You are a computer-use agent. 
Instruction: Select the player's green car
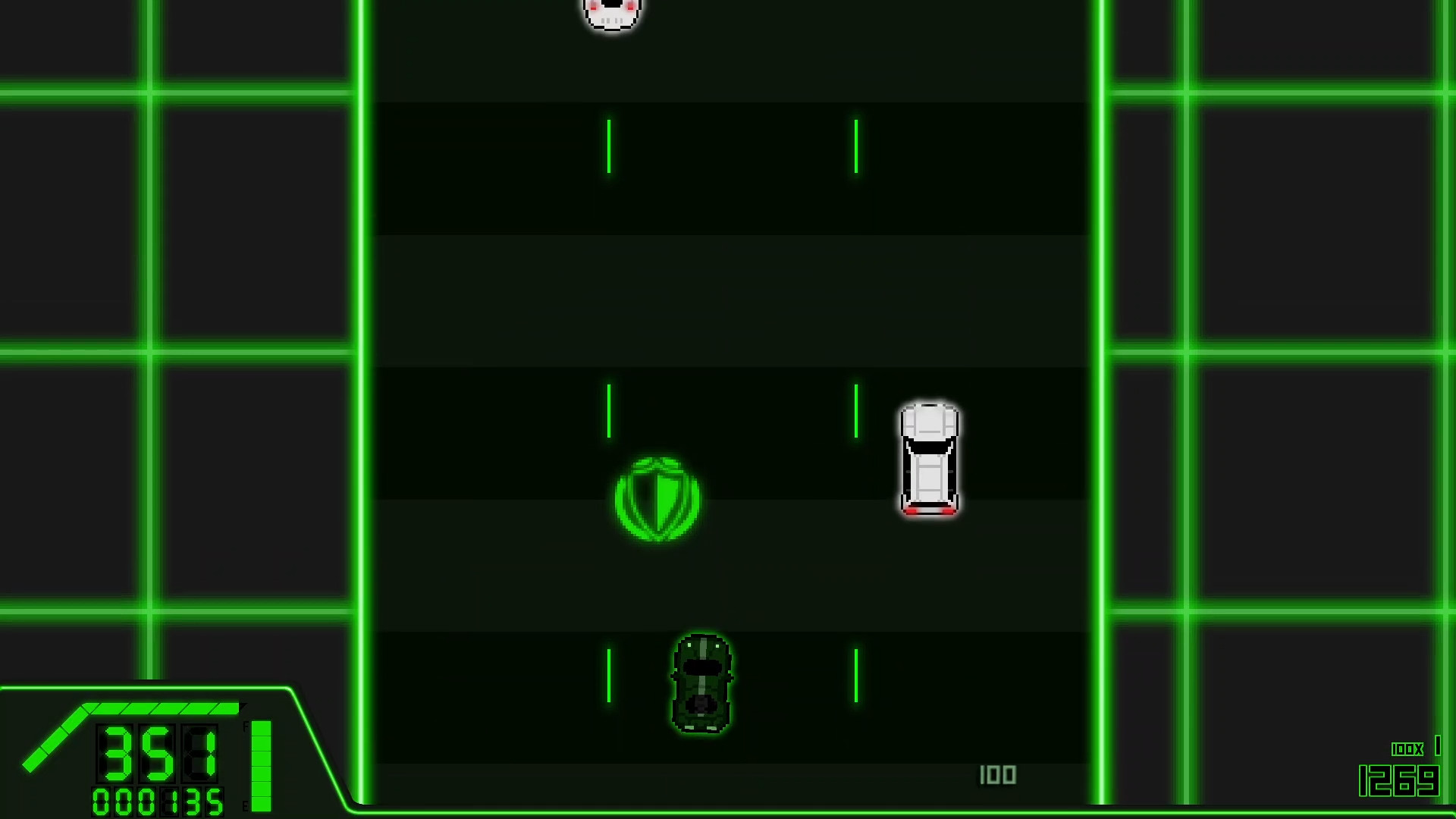701,682
